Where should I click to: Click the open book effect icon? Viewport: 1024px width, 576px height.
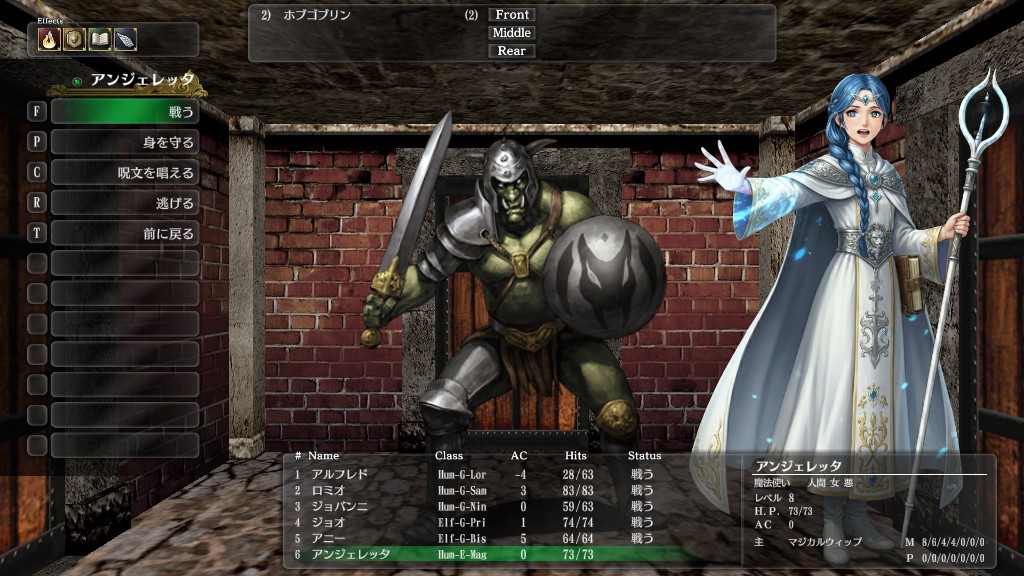(99, 39)
